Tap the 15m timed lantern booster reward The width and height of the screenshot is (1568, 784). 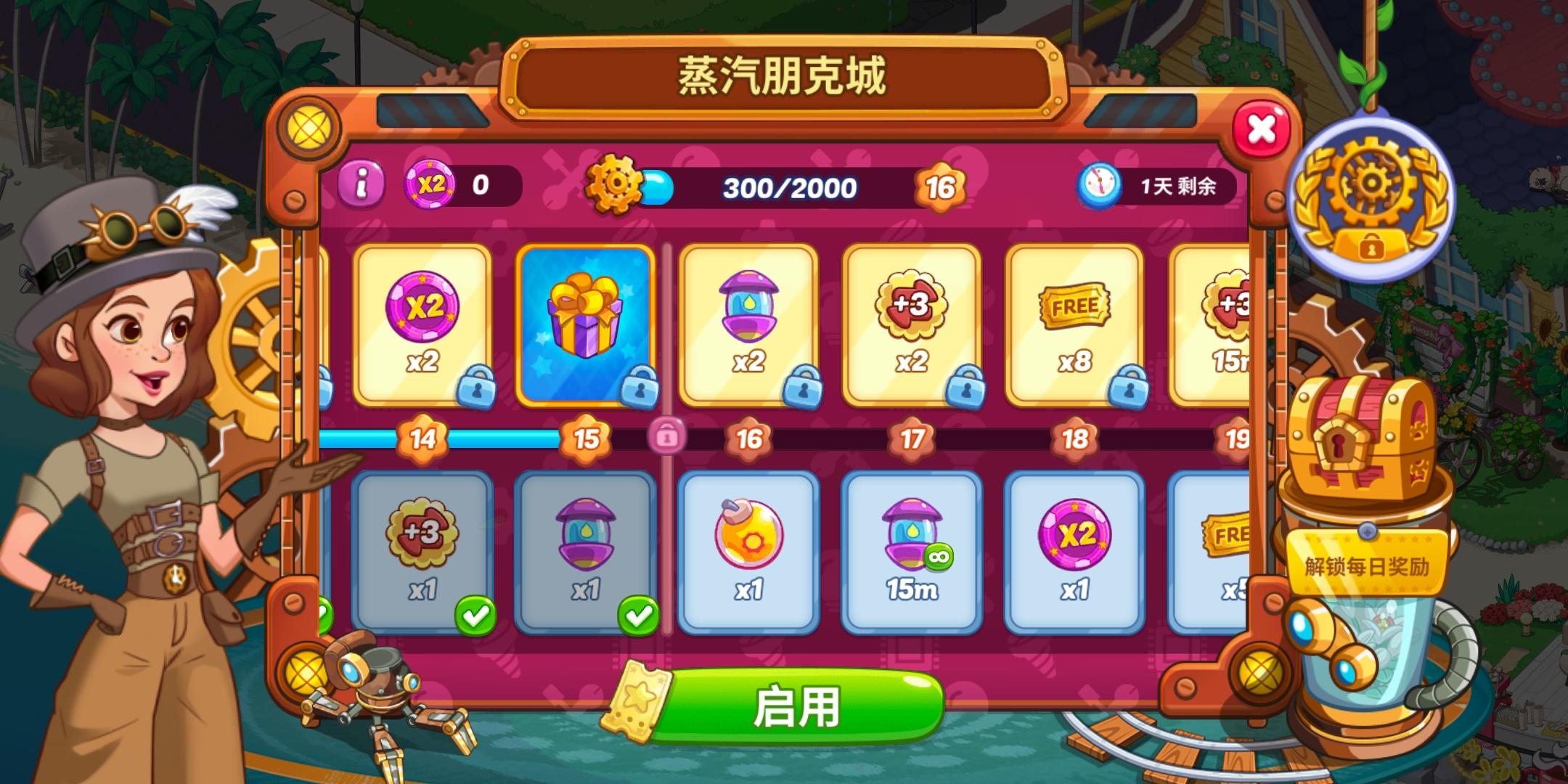click(911, 552)
